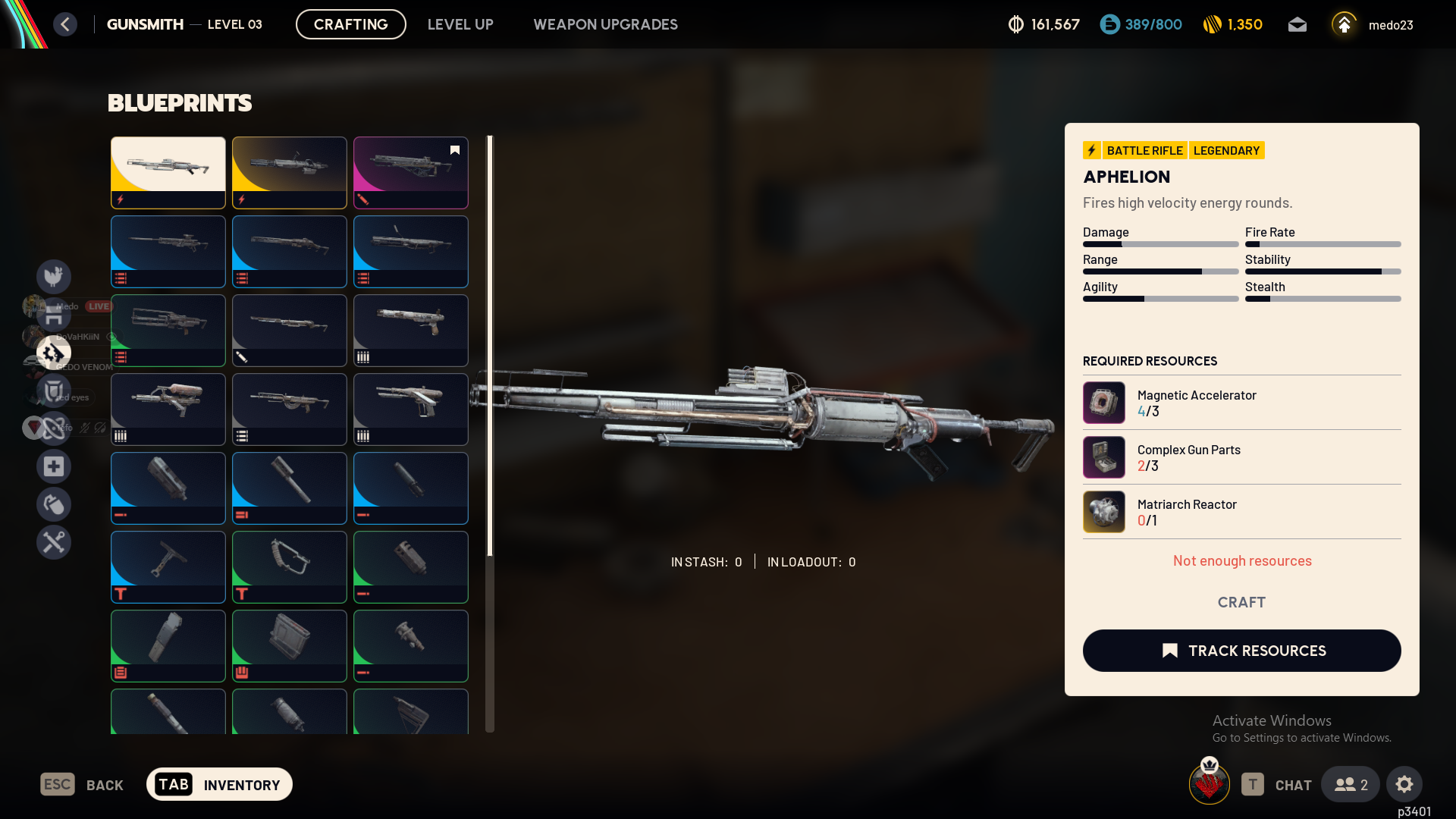Choose the bookmarked pink blueprint tile
The height and width of the screenshot is (819, 1456).
(410, 172)
